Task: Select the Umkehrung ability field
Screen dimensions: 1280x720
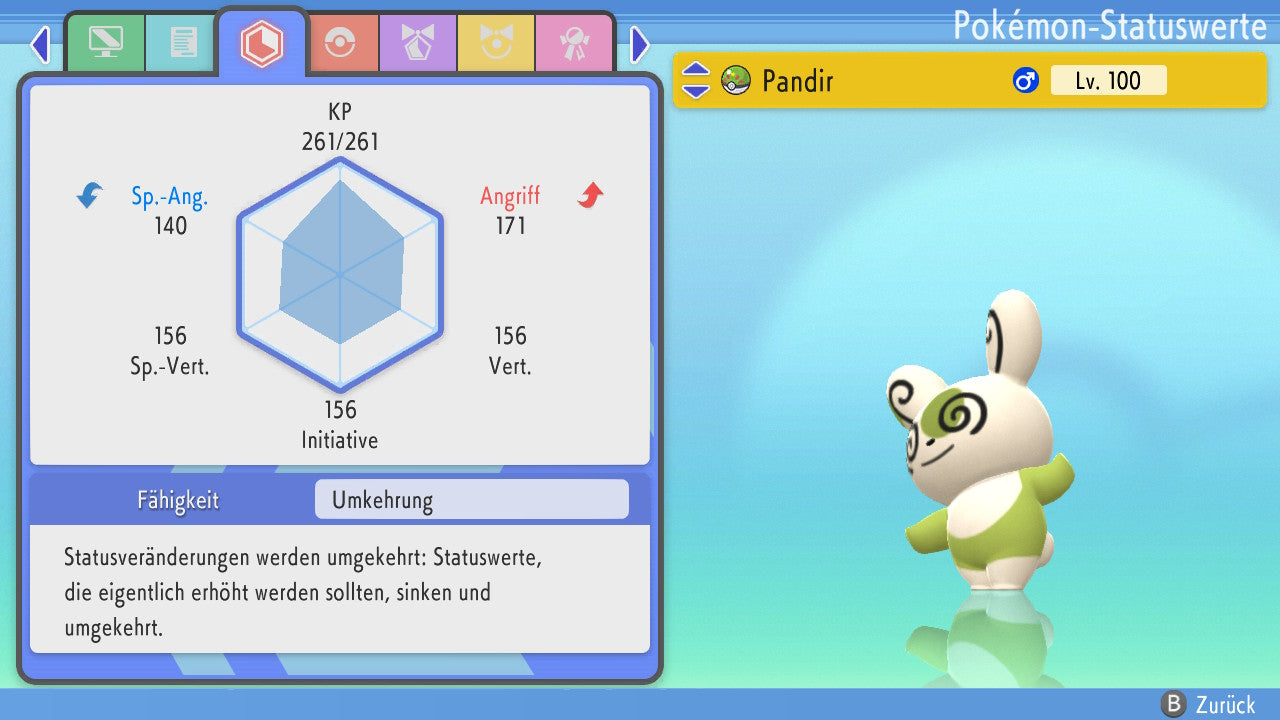Action: (471, 499)
